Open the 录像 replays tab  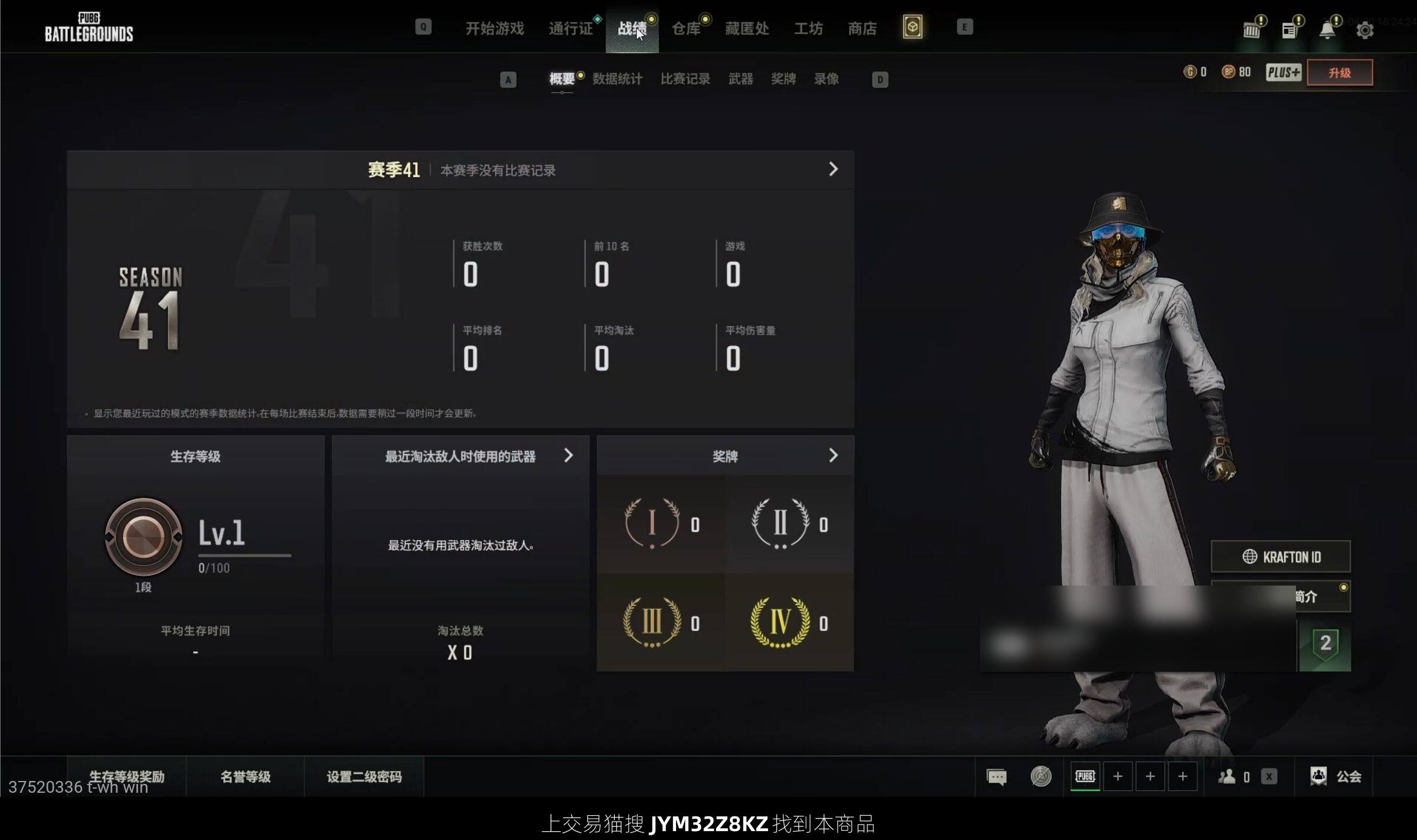tap(826, 79)
